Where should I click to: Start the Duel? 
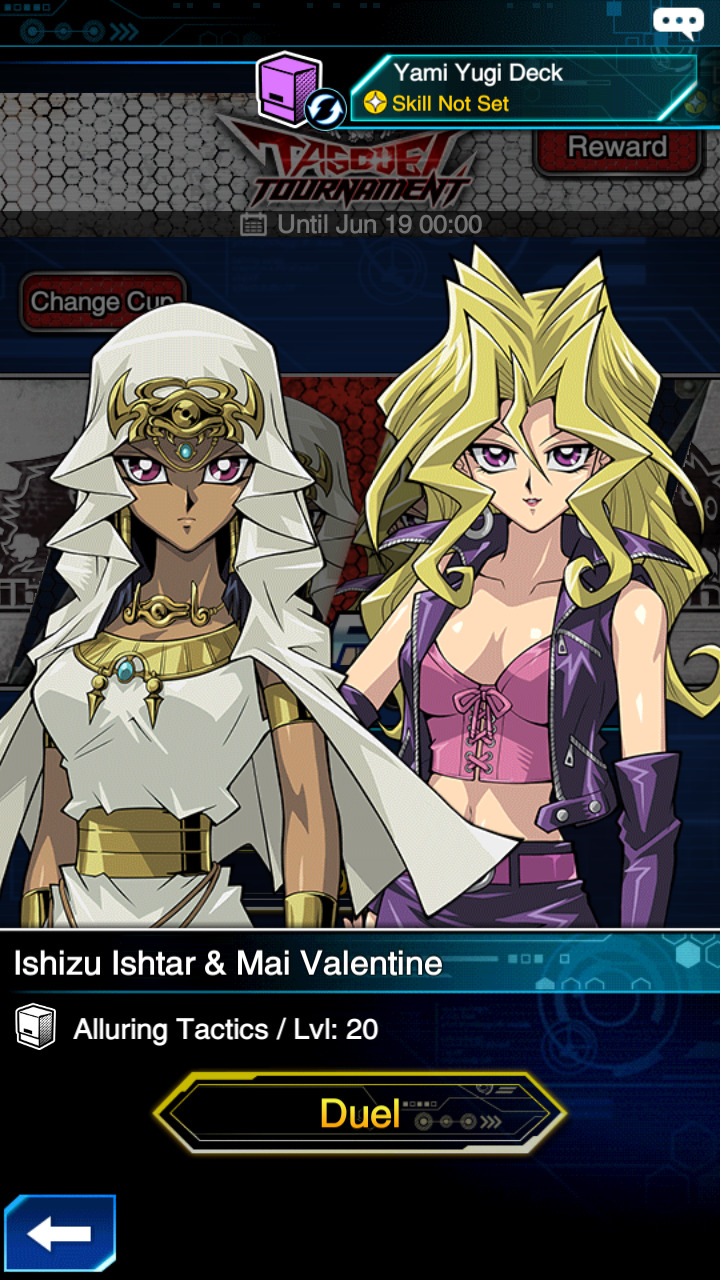(x=360, y=1113)
